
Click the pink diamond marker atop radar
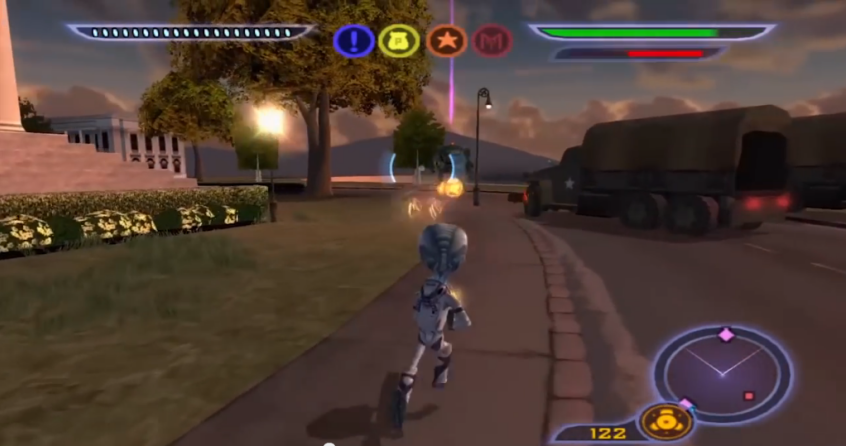point(726,335)
